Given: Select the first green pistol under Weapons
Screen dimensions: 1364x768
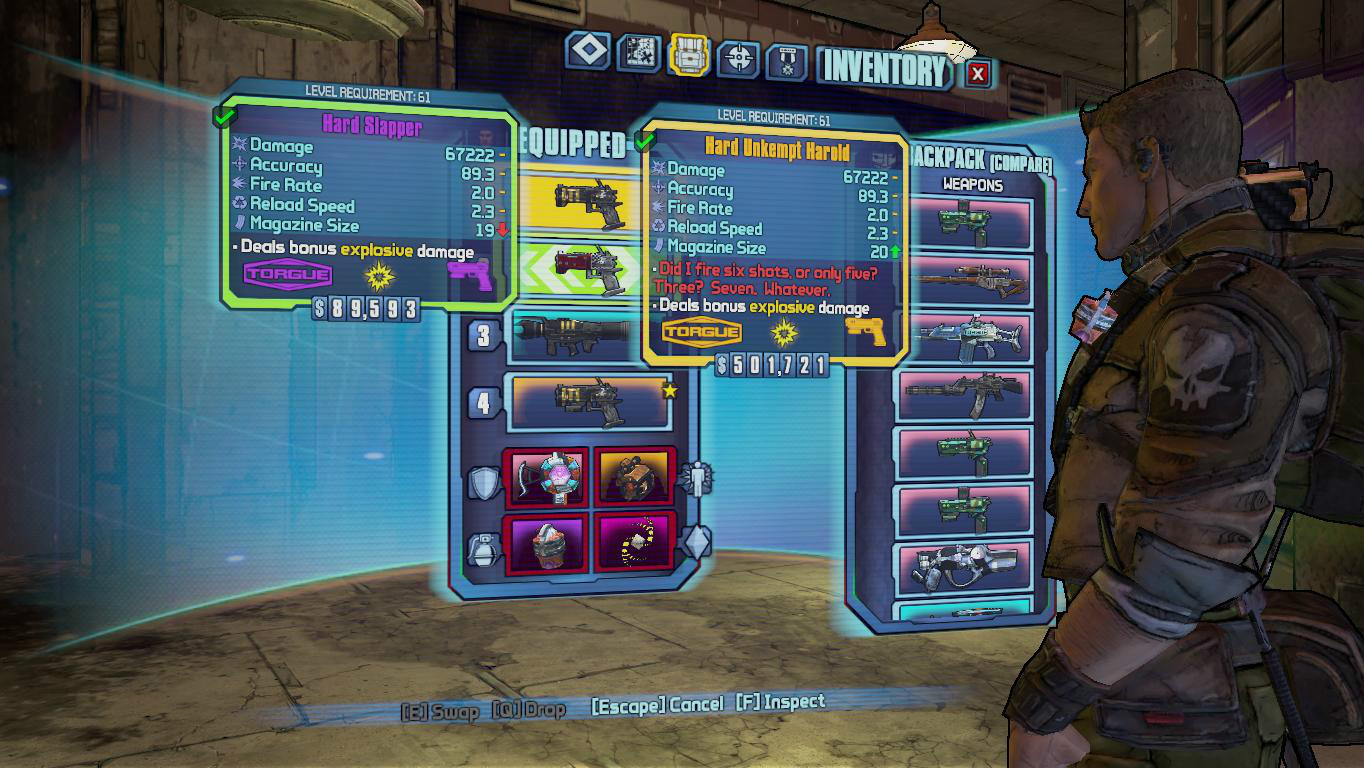Looking at the screenshot, I should pos(966,223).
